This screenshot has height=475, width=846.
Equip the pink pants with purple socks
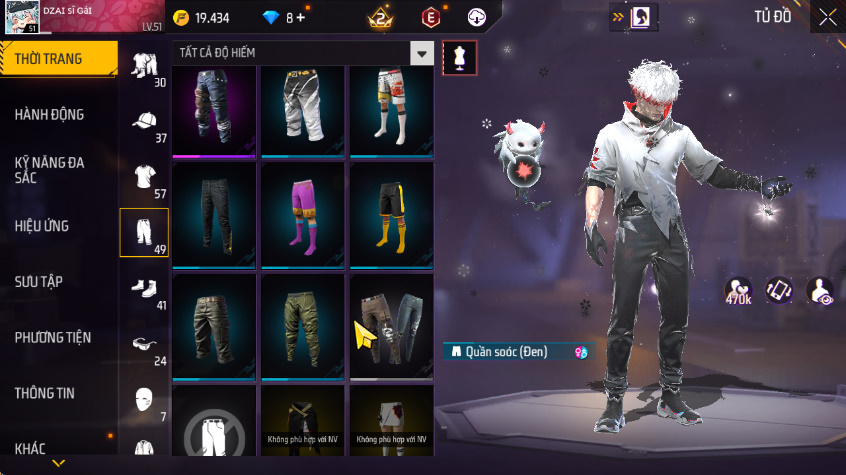click(303, 215)
